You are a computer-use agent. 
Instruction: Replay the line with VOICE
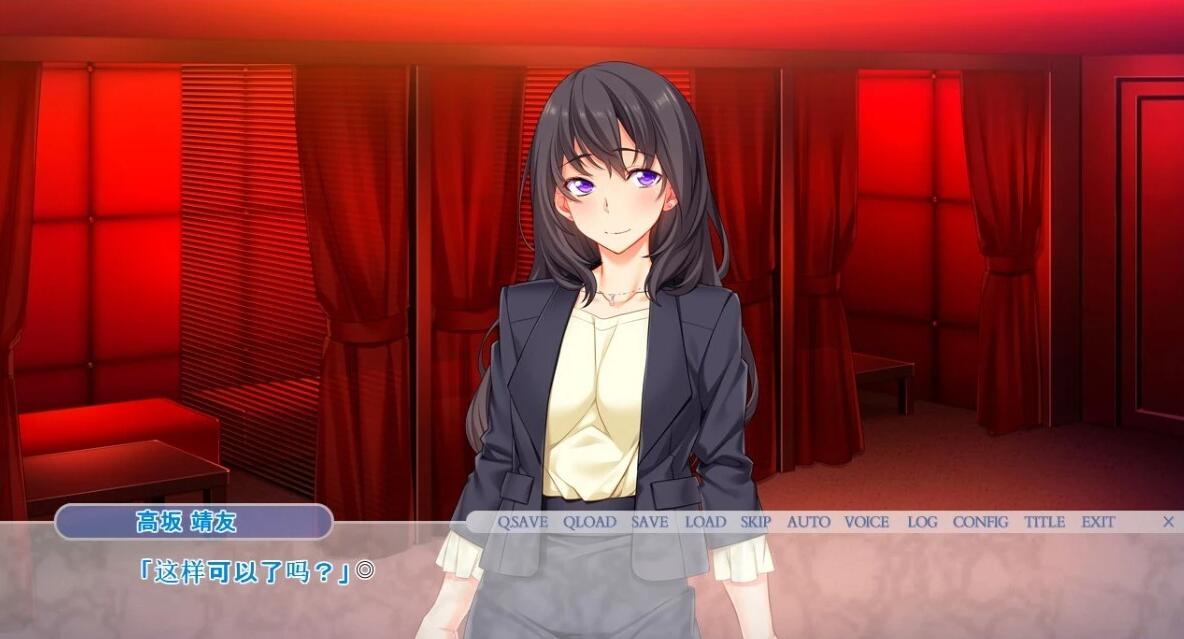pos(866,522)
